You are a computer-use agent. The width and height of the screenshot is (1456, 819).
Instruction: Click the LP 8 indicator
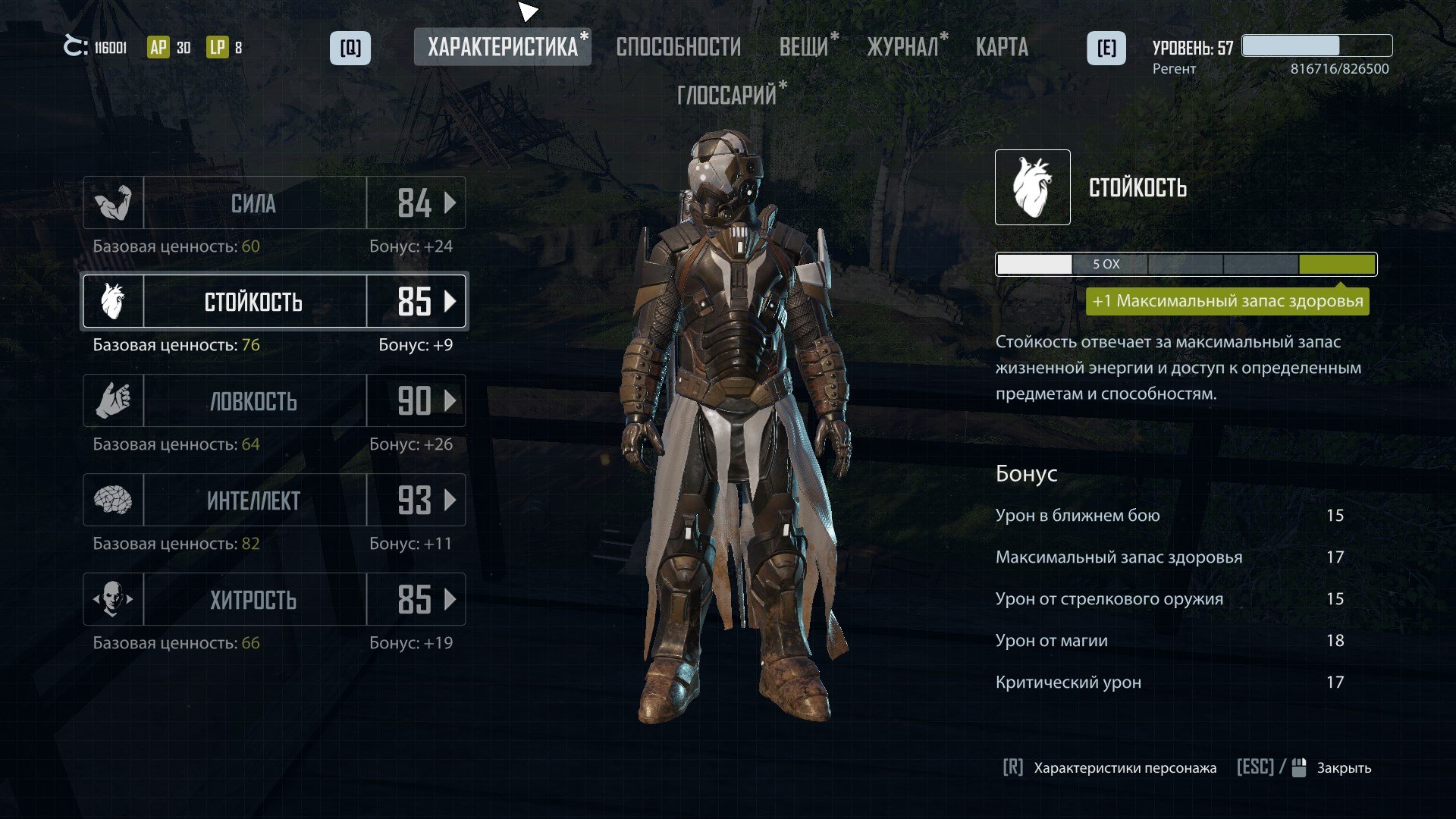coord(220,46)
